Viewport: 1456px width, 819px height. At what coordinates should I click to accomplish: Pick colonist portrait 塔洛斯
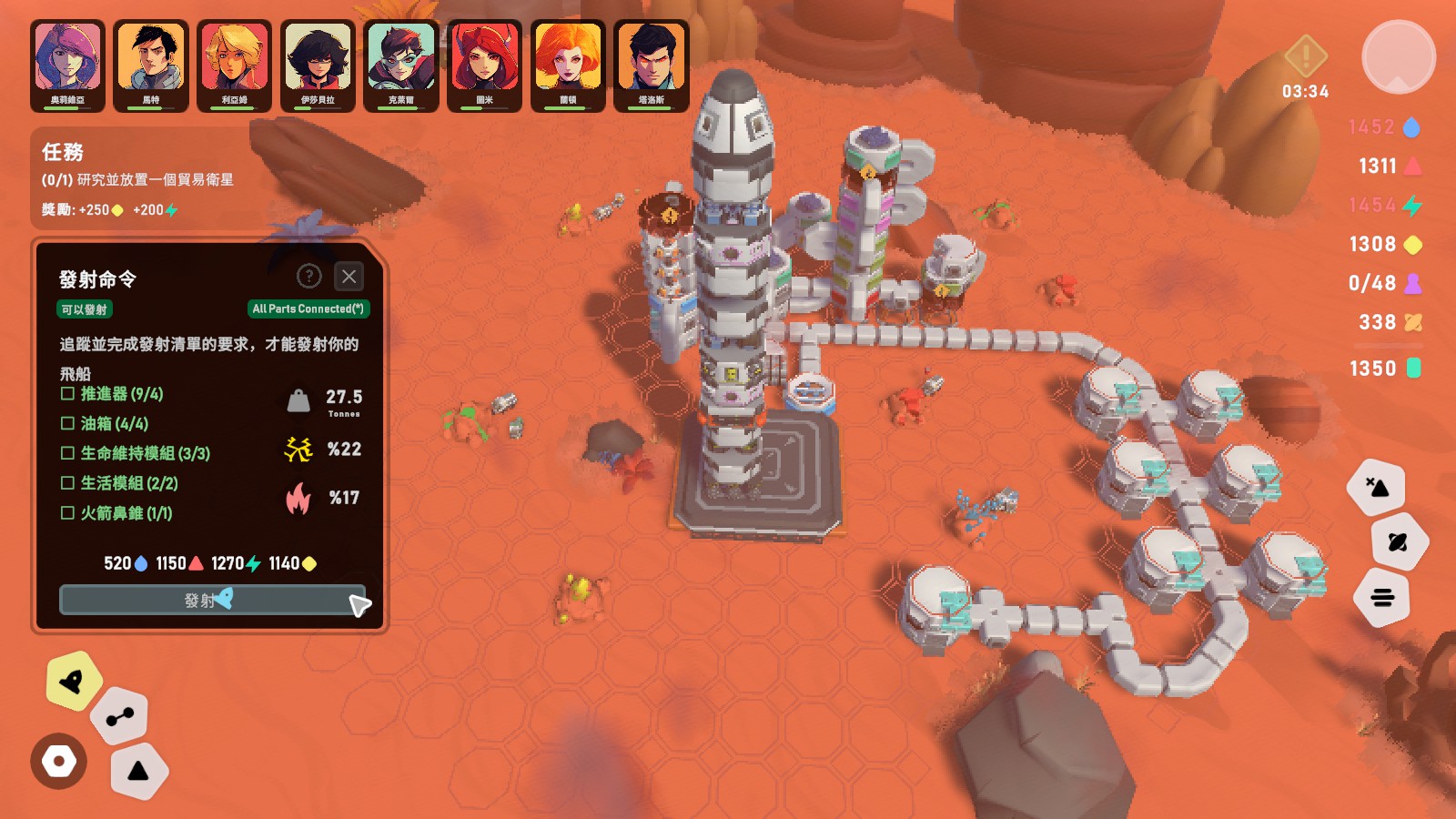coord(652,66)
